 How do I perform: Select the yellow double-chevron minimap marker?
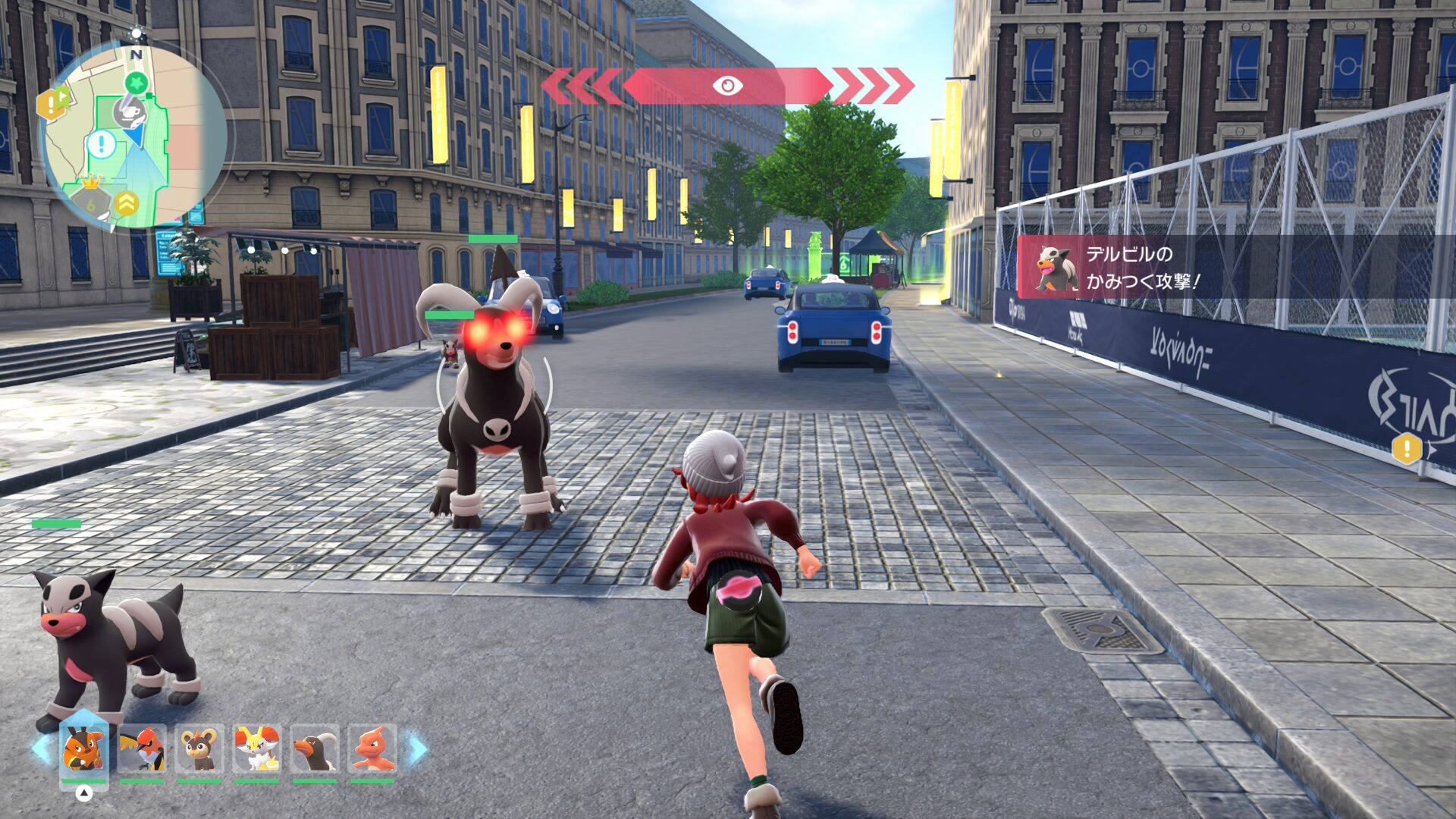[127, 202]
